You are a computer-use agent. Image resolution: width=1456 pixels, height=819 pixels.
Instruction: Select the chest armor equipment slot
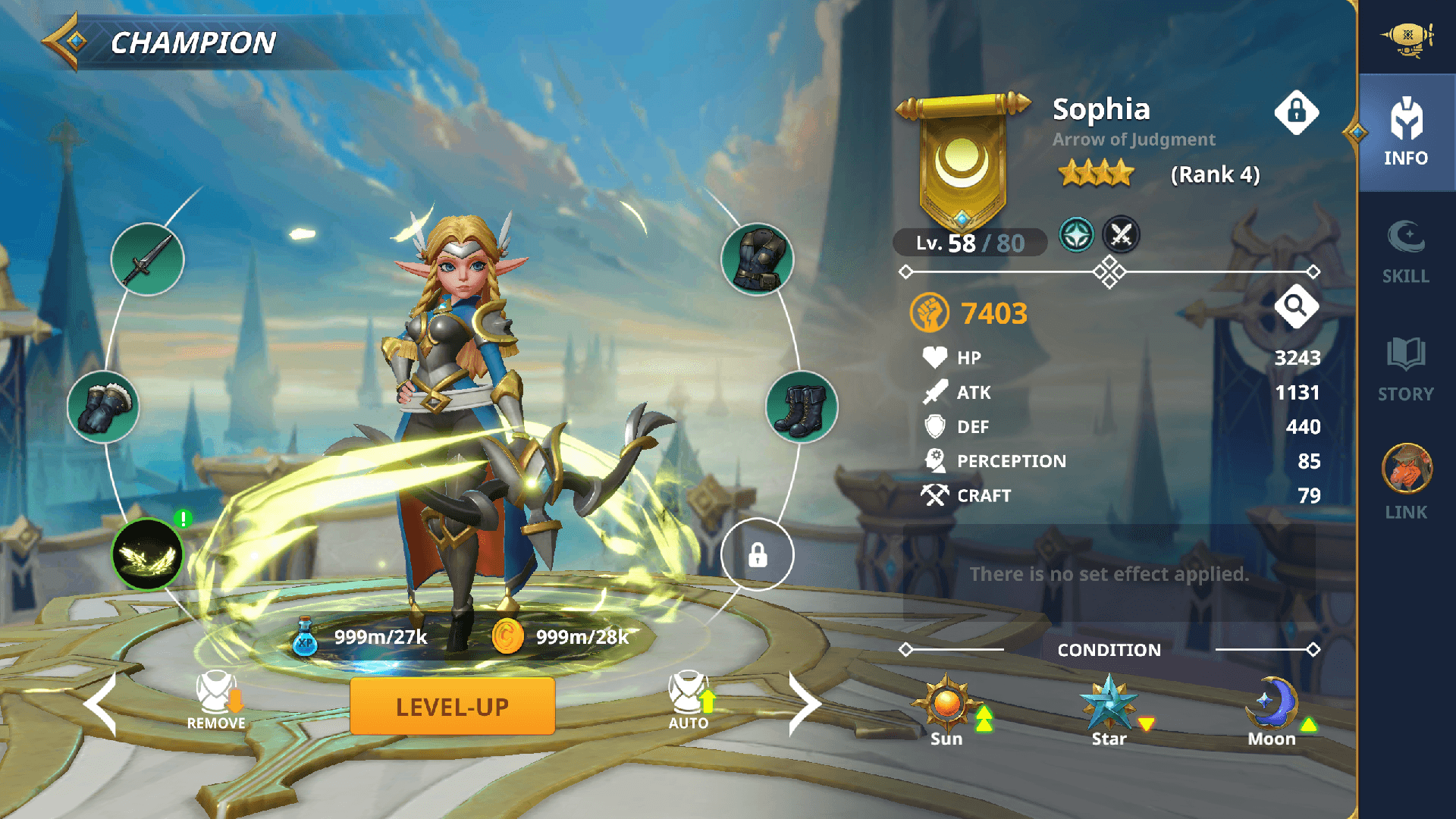757,259
